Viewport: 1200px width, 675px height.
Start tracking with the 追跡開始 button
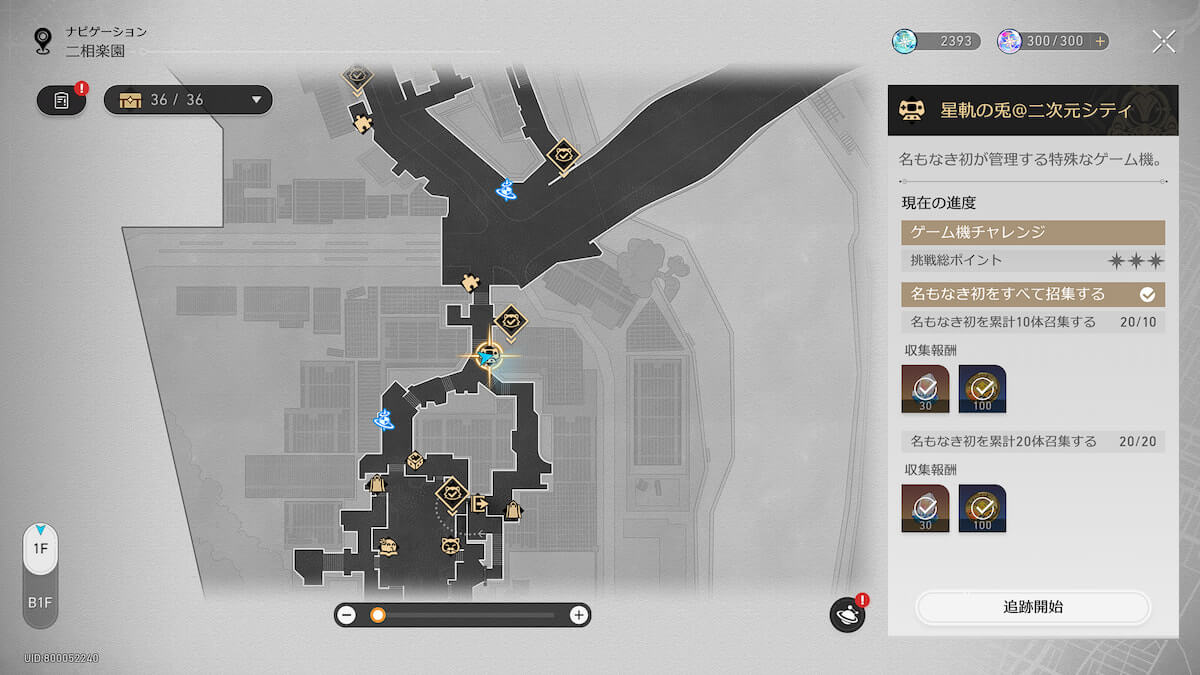[x=1033, y=607]
